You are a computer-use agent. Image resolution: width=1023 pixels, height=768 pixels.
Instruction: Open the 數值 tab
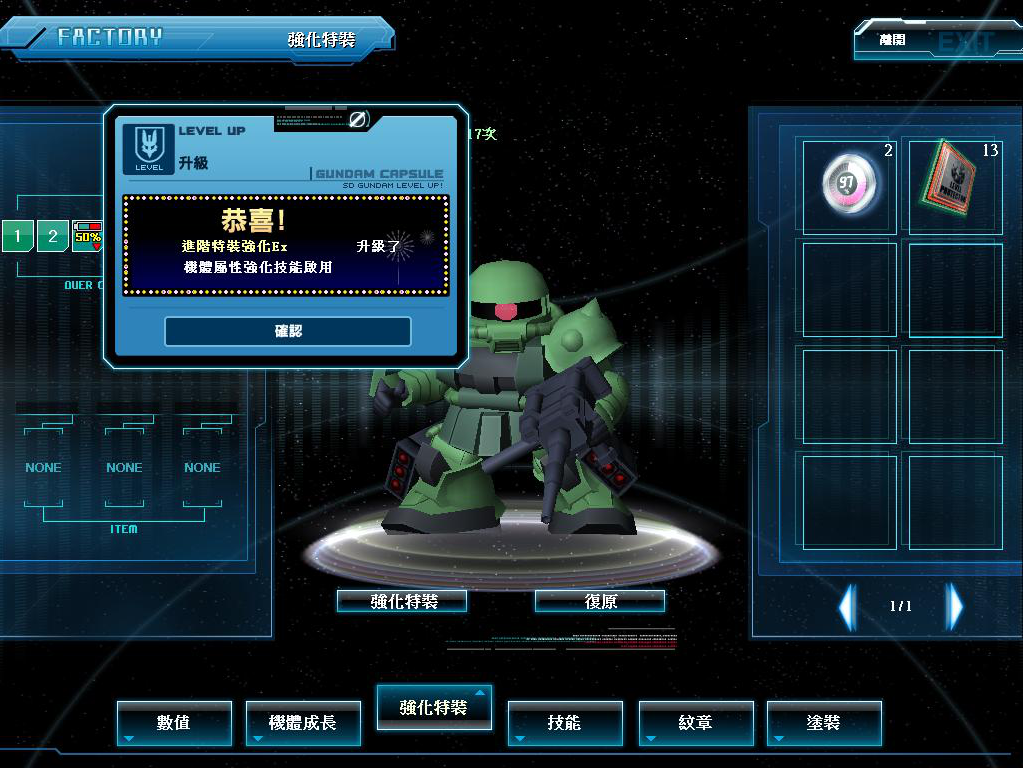(174, 722)
